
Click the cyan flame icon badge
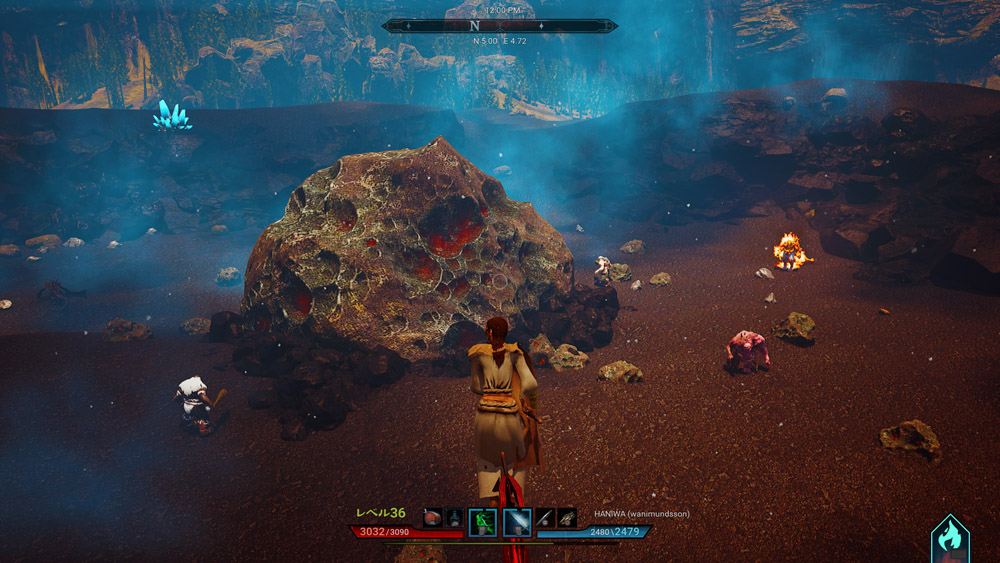click(x=949, y=538)
